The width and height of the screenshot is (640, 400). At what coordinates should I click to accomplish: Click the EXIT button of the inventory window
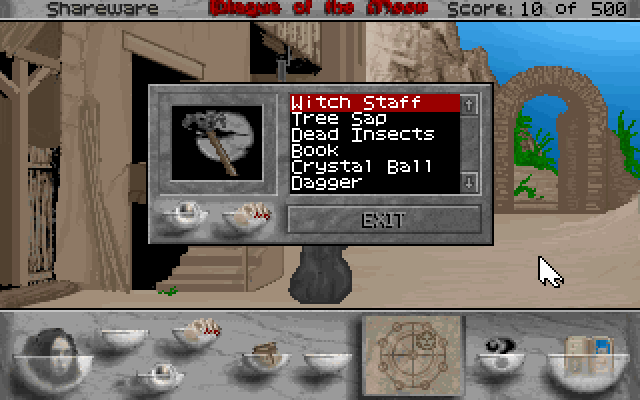point(384,220)
